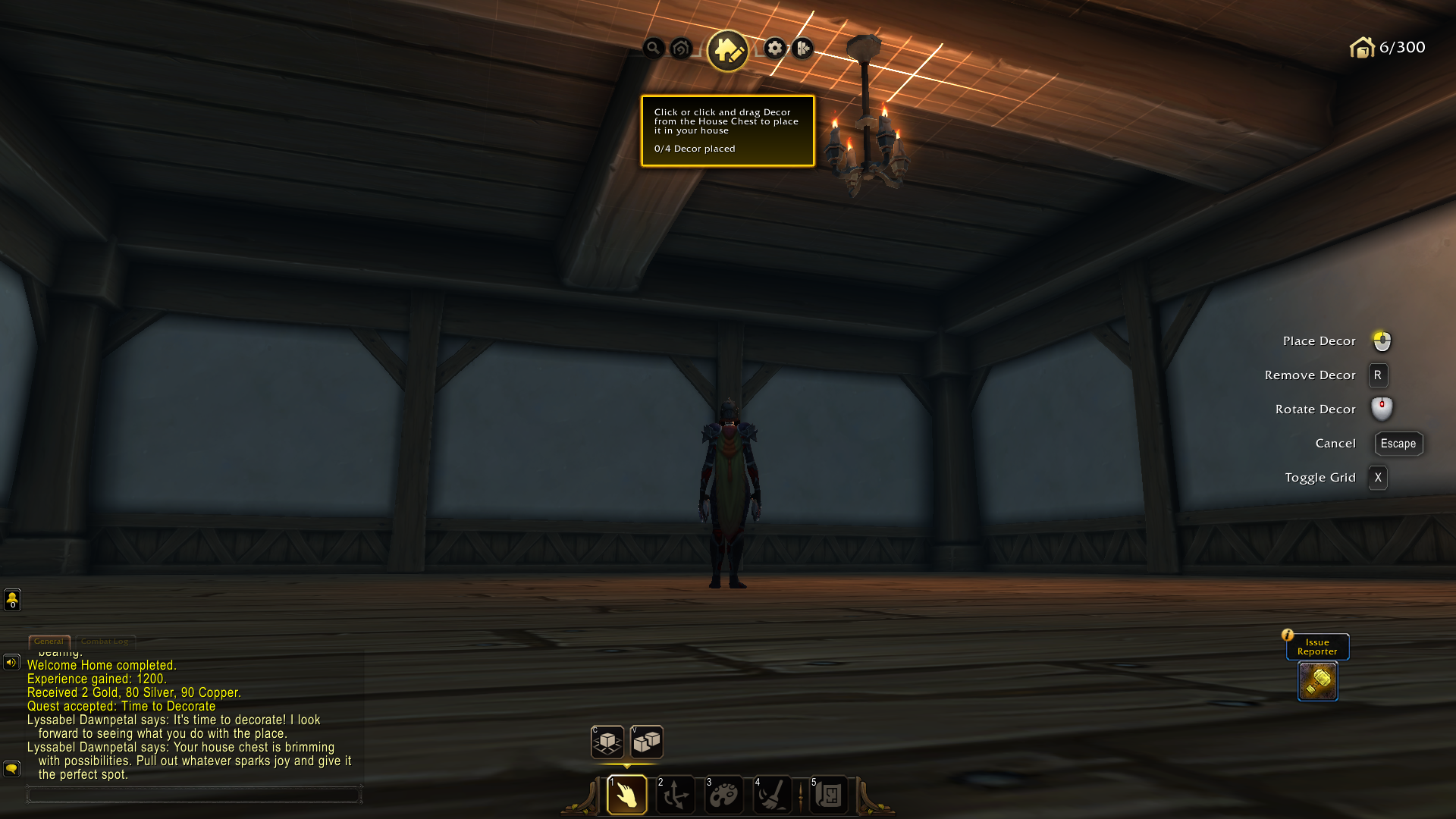Select the house editor pencil button
The width and height of the screenshot is (1456, 819).
coord(727,50)
